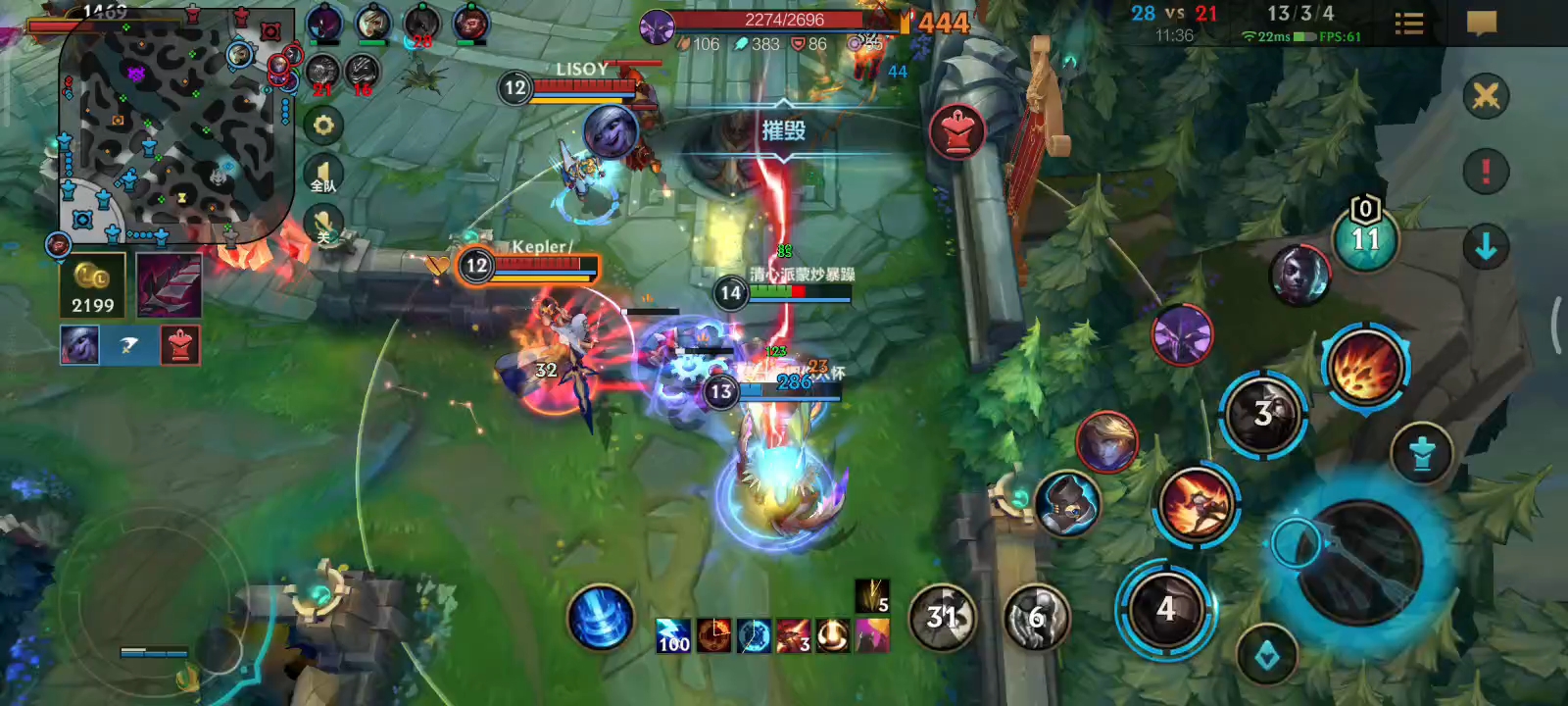Tap the basic attack button
This screenshot has width=1568, height=706.
coord(1360,561)
